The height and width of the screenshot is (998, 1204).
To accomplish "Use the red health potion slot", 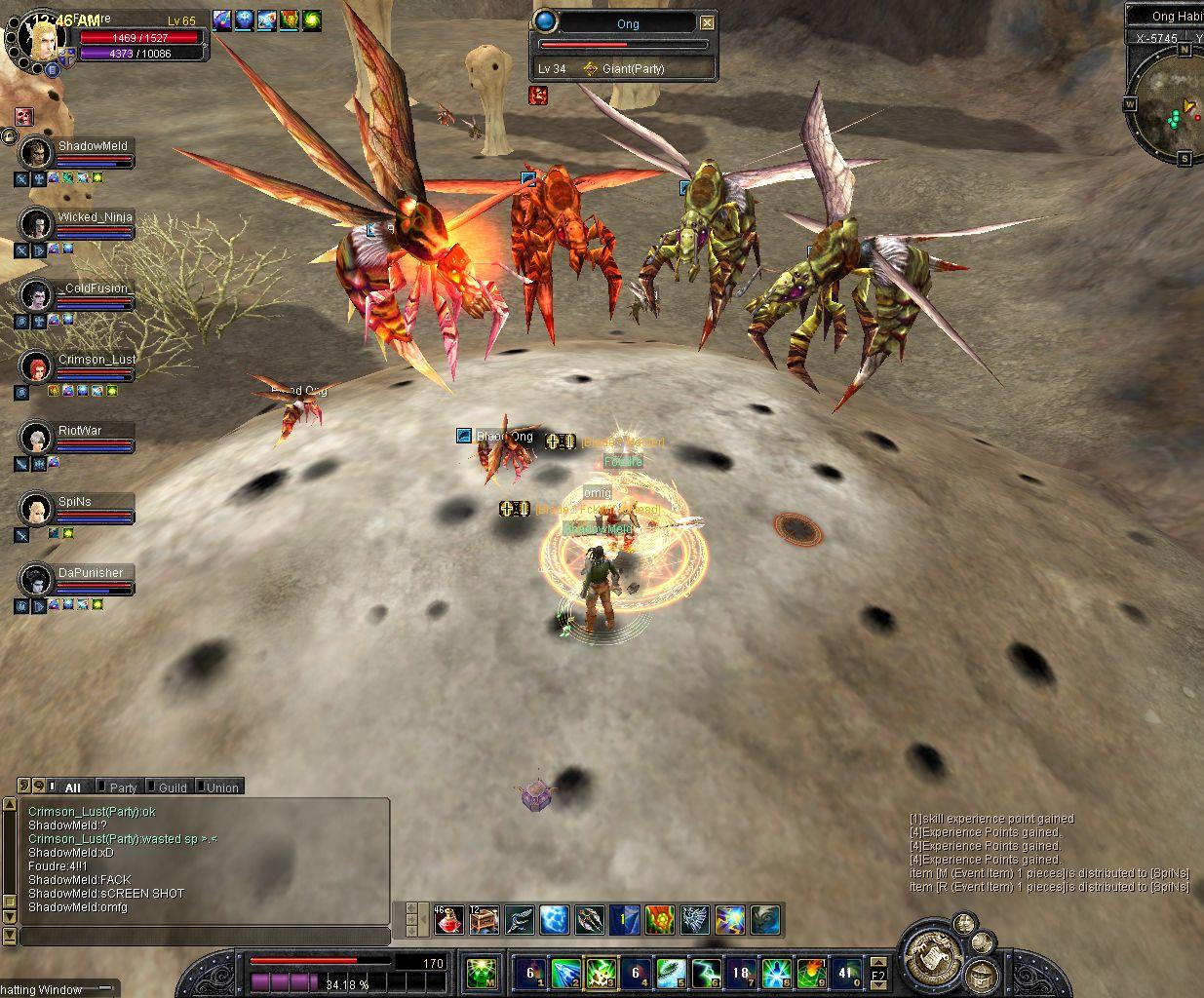I will (447, 919).
